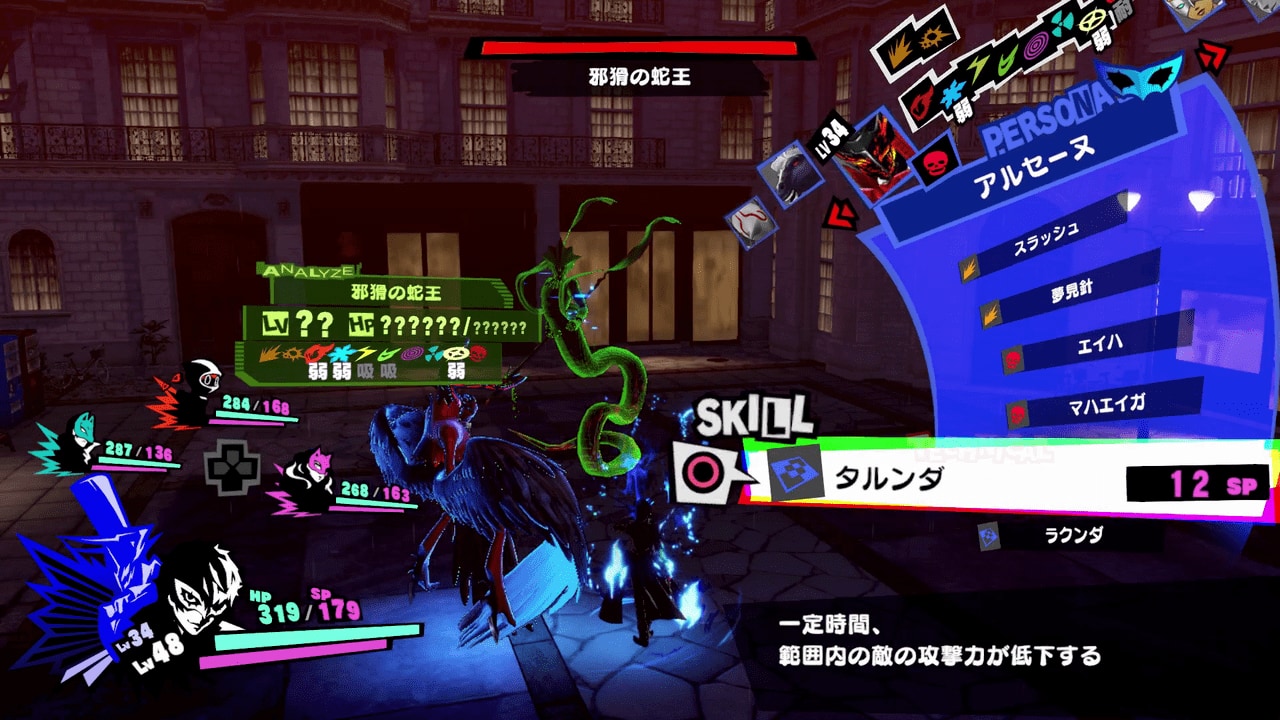Click the enemy 邪猥の蛇王 red health bar
The image size is (1280, 720).
(640, 48)
